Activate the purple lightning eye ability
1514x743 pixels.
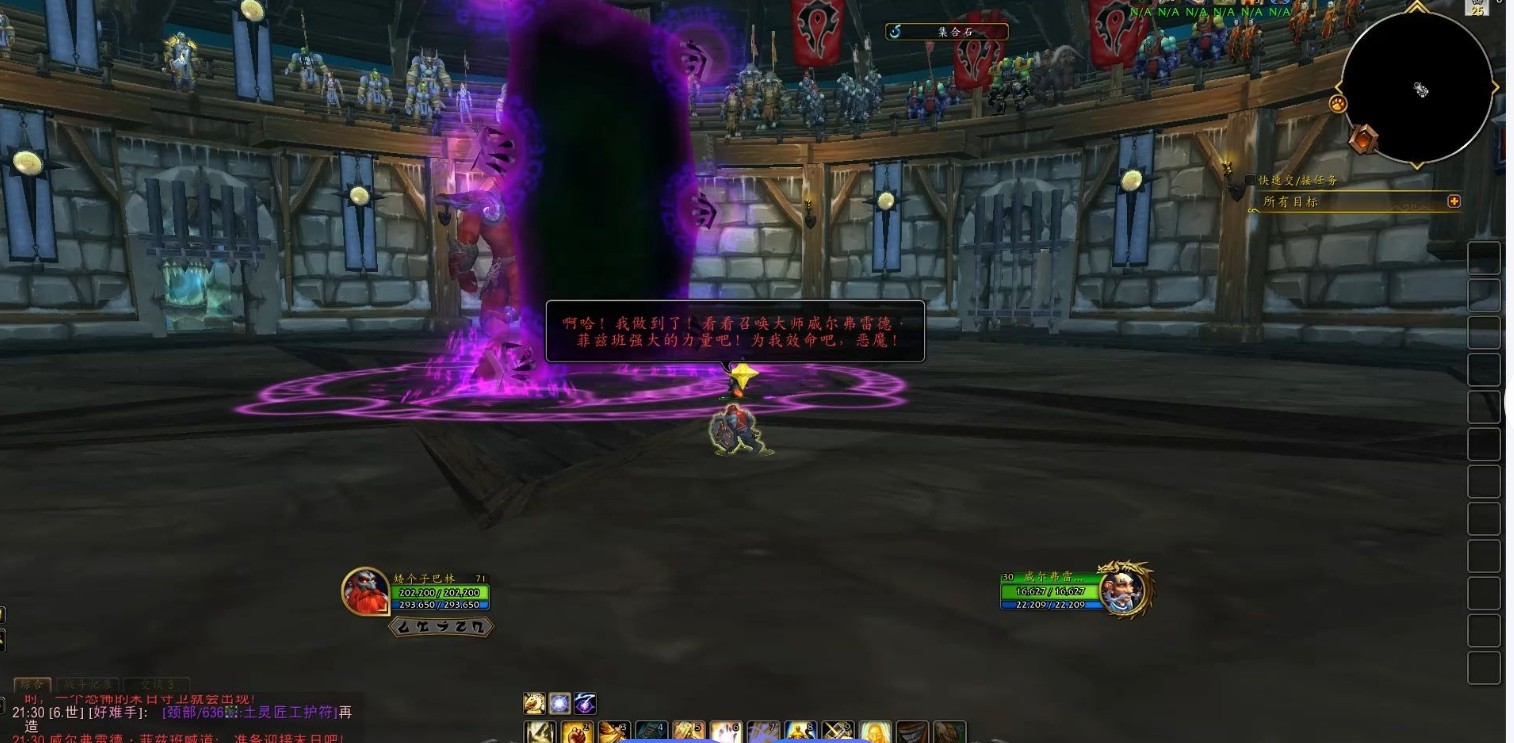point(586,703)
